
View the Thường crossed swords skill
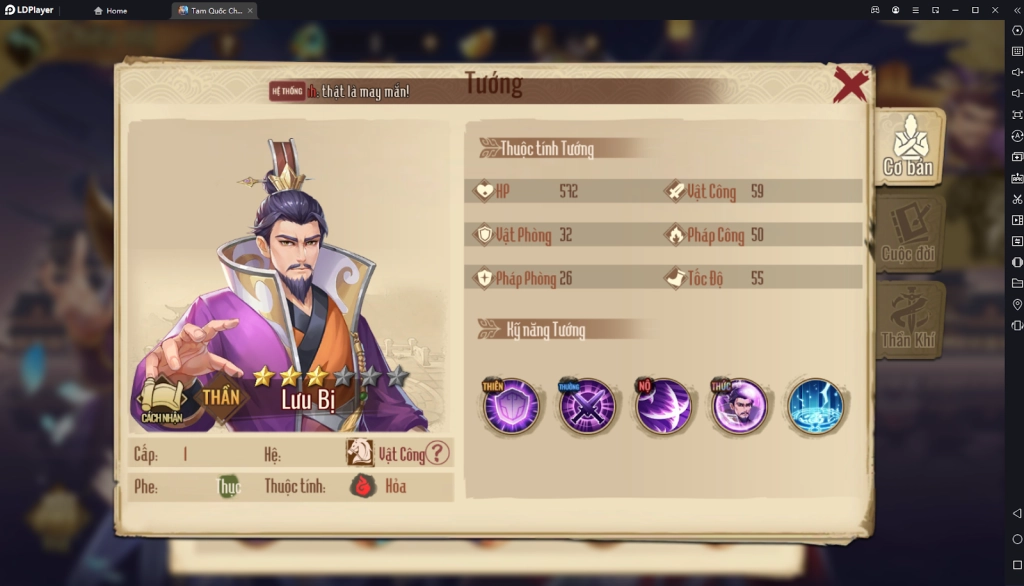coord(587,406)
